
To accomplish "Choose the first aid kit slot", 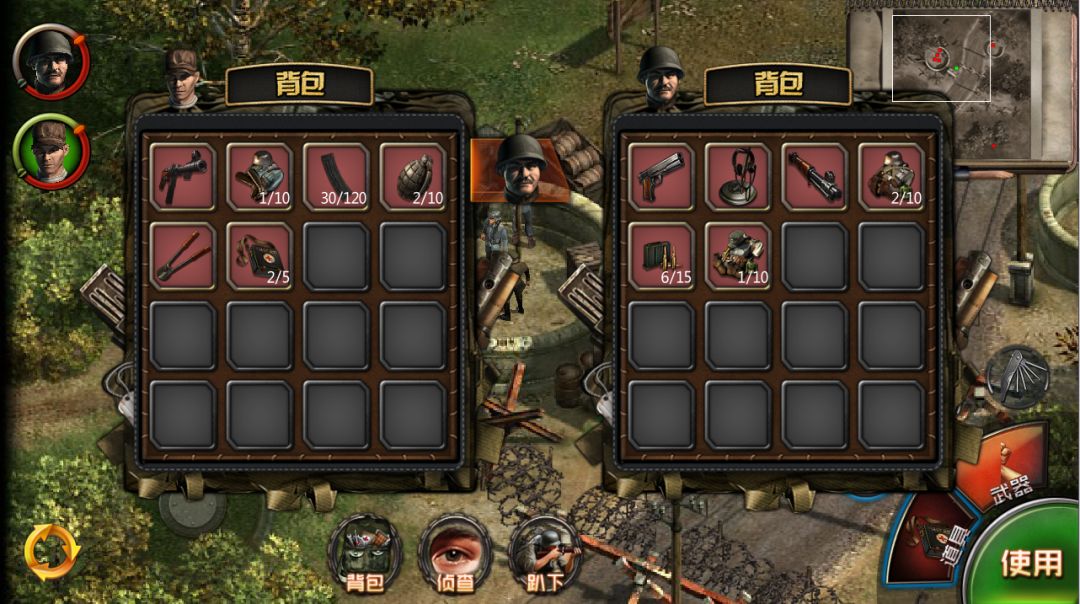I will point(260,255).
